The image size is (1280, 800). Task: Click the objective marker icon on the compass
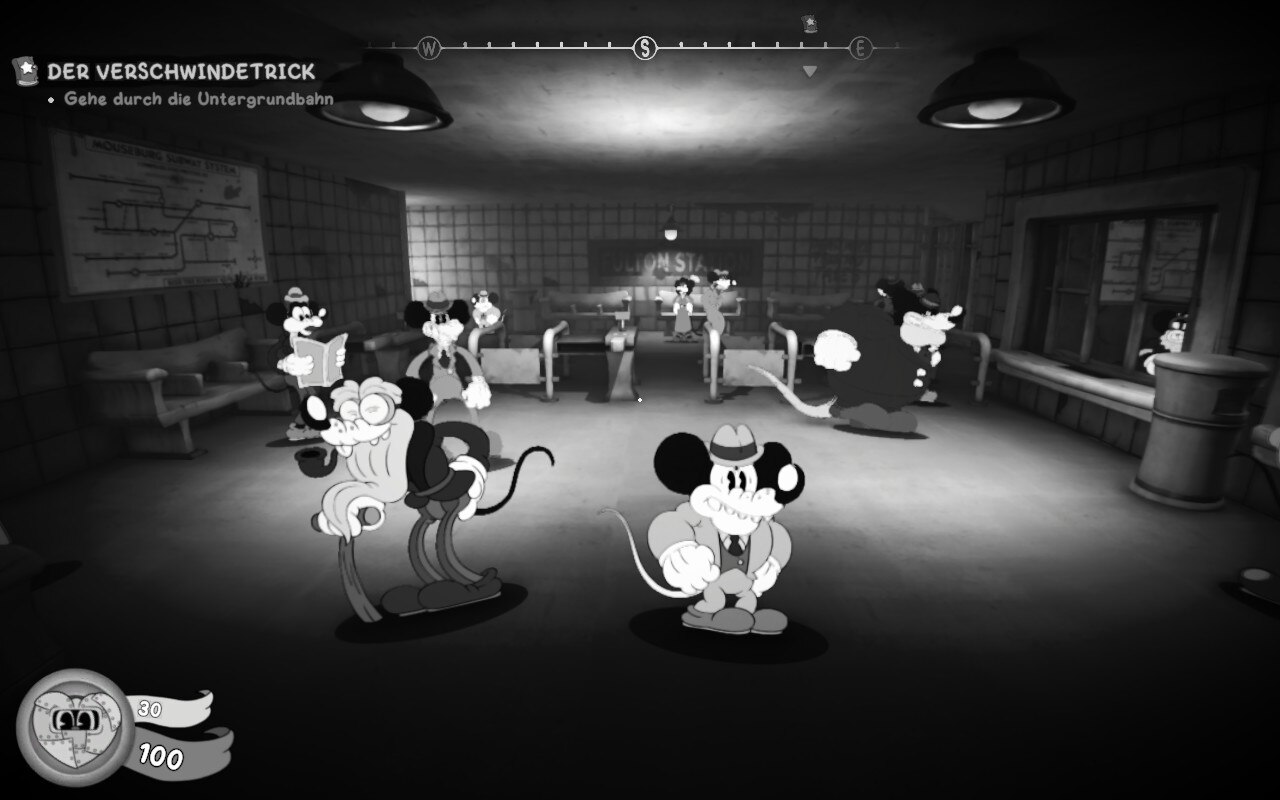point(809,23)
